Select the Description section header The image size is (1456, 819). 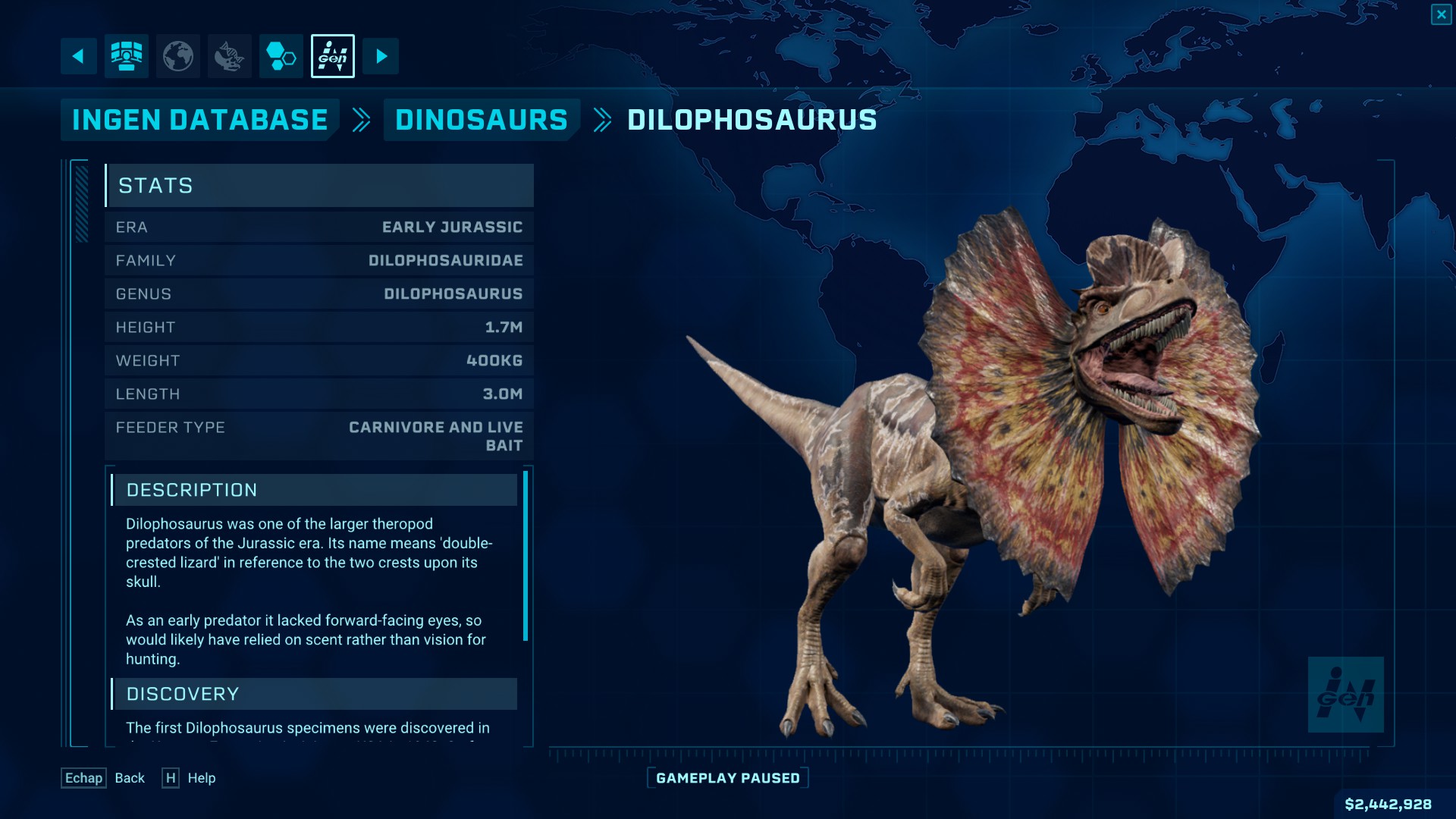coord(314,490)
